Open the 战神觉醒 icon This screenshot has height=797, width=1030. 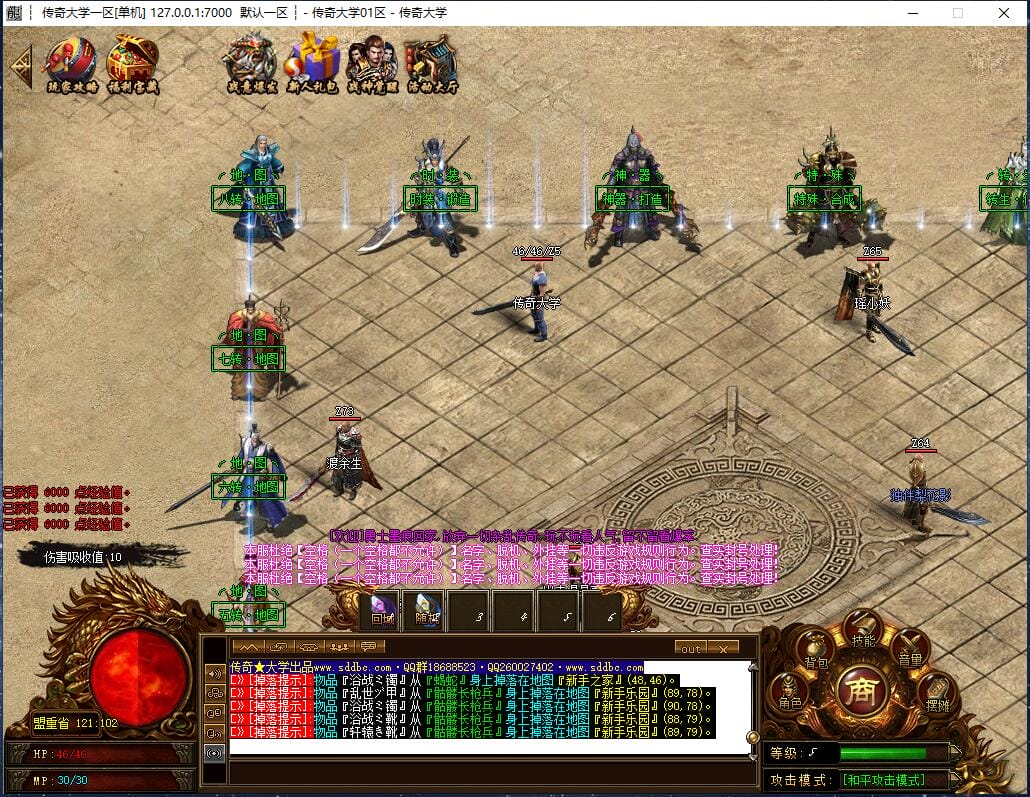pyautogui.click(x=372, y=62)
